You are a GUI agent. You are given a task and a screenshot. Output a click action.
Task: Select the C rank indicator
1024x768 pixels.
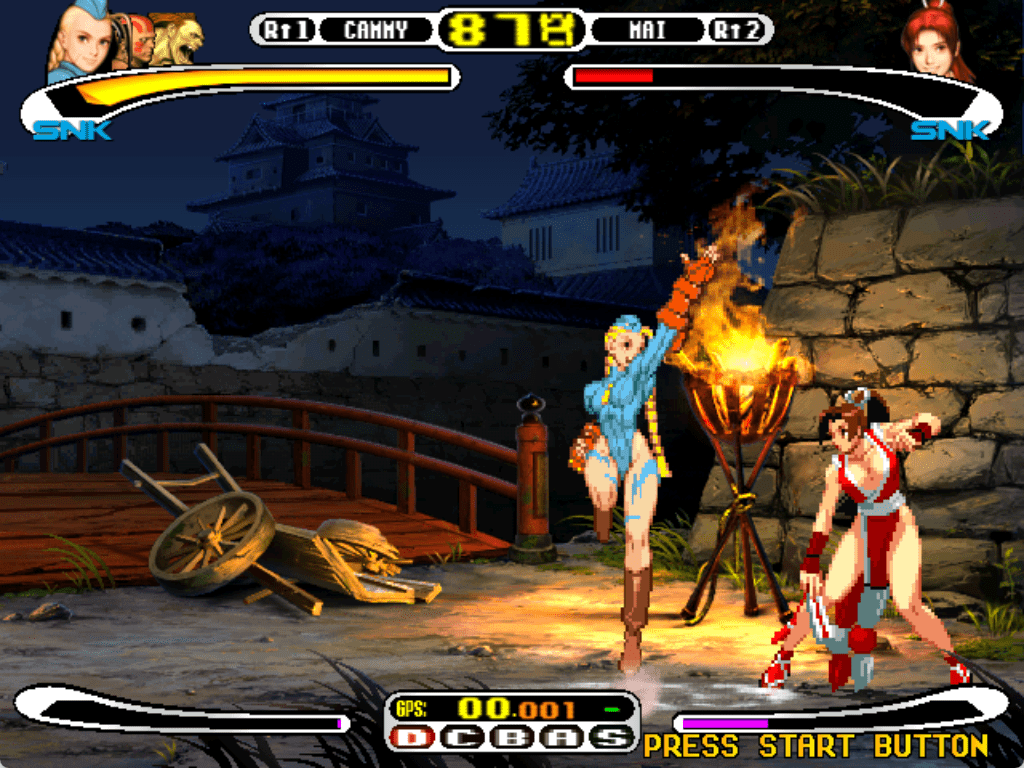click(x=462, y=738)
